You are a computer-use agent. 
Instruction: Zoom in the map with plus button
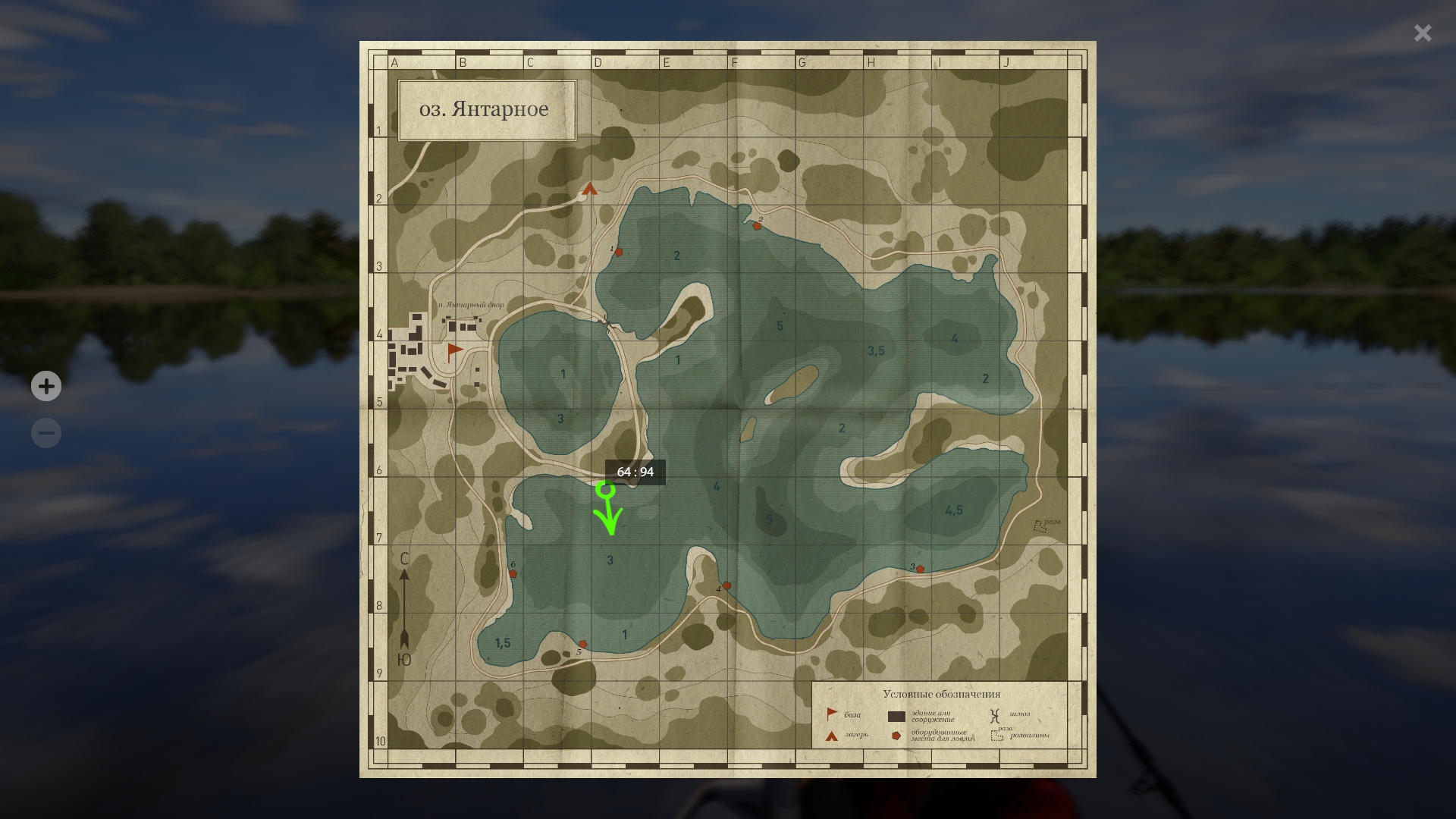46,386
